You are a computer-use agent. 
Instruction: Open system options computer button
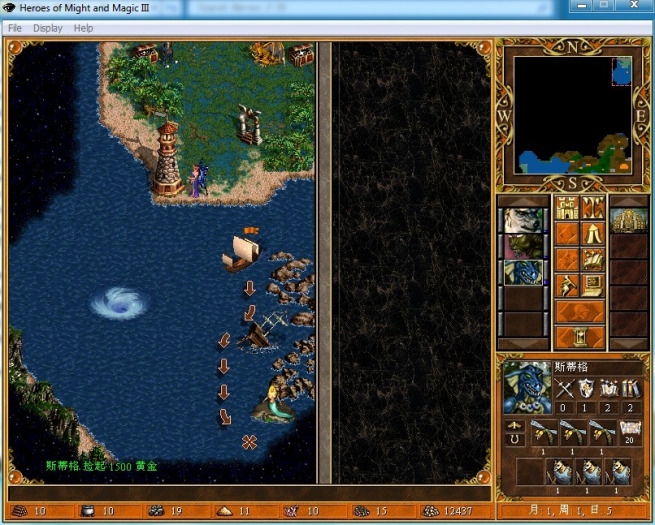(593, 286)
